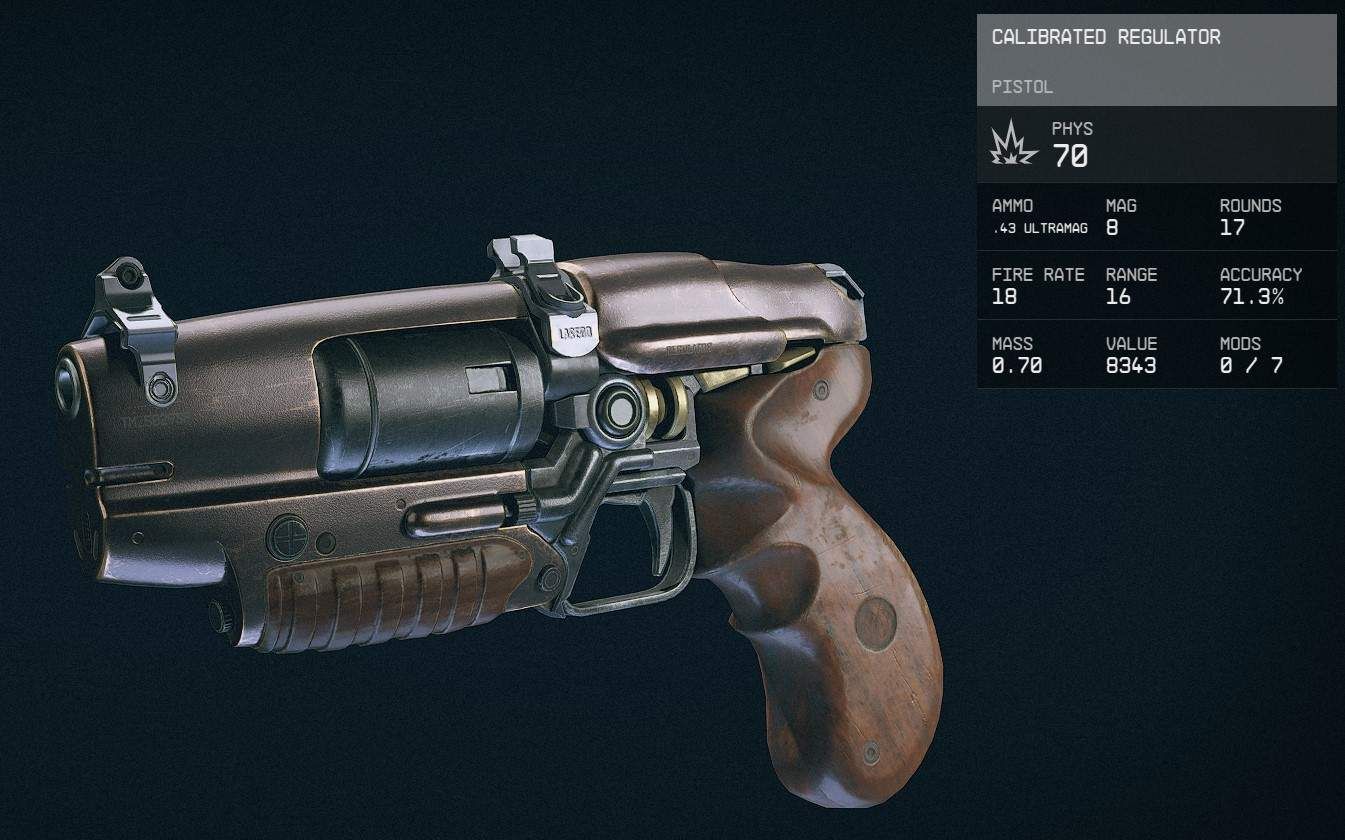Open the AMMO details section
The height and width of the screenshot is (840, 1345).
click(x=1012, y=206)
